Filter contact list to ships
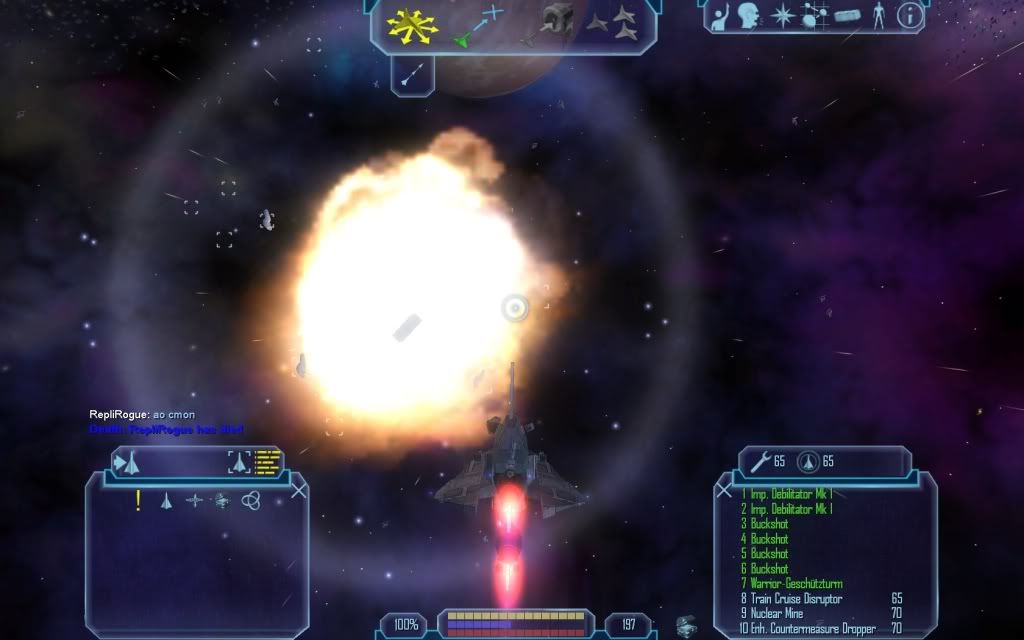The width and height of the screenshot is (1024, 640). click(x=167, y=500)
